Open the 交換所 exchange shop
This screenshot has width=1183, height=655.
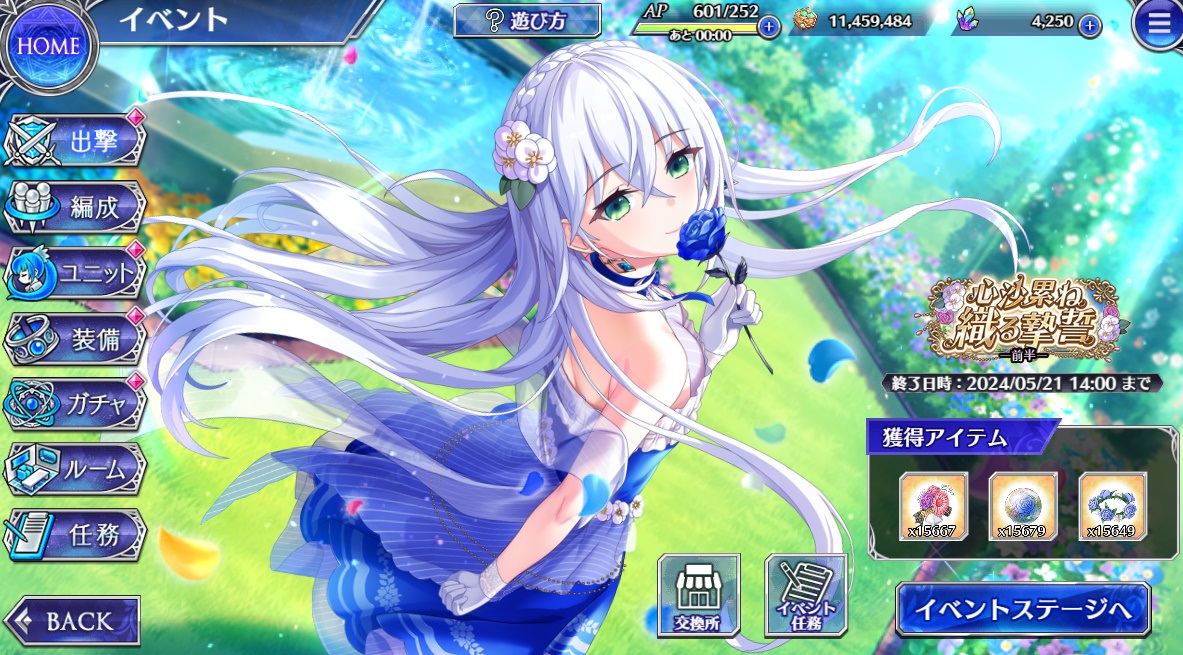coord(698,596)
